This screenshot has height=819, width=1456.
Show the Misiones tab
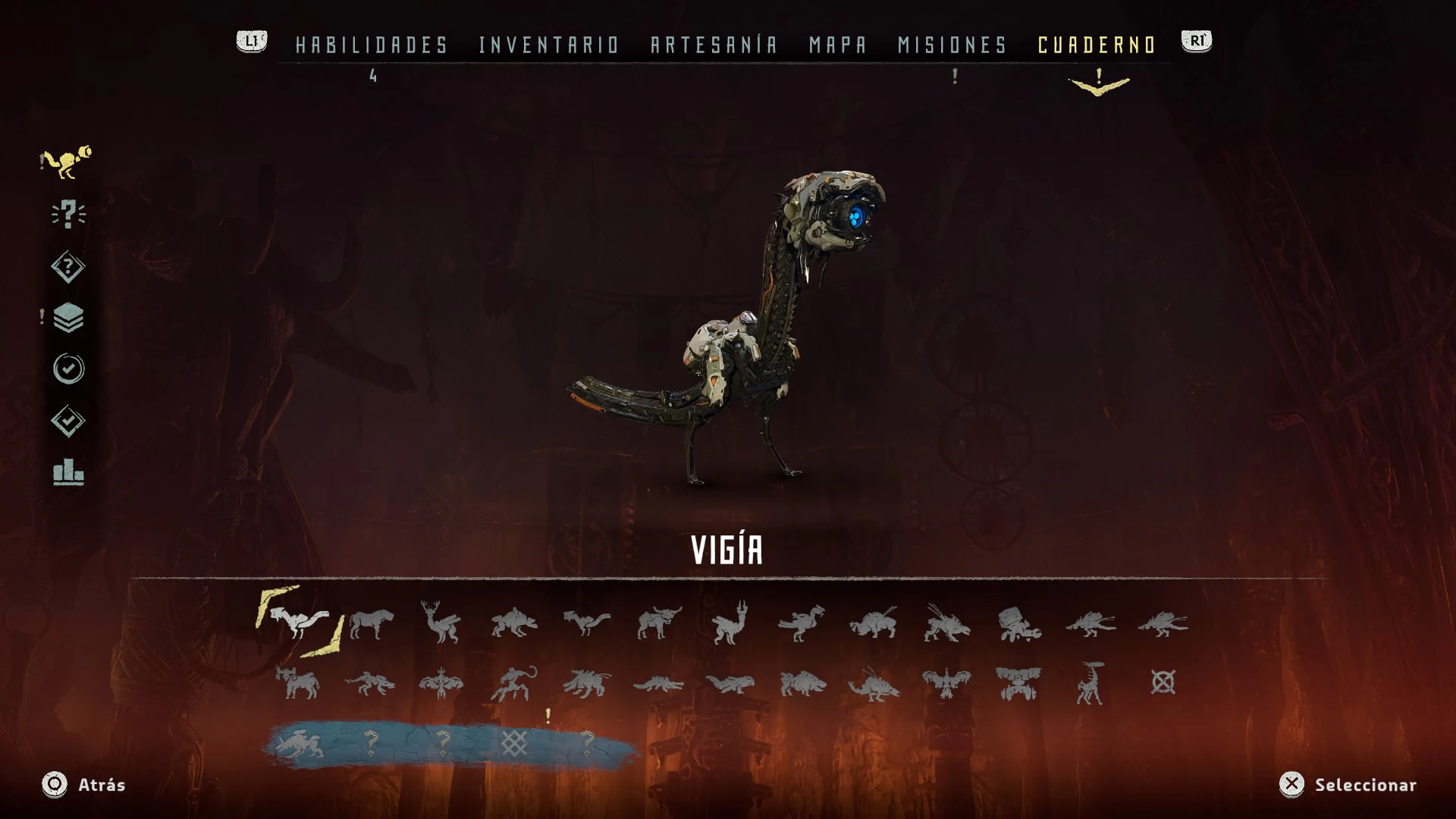coord(952,45)
